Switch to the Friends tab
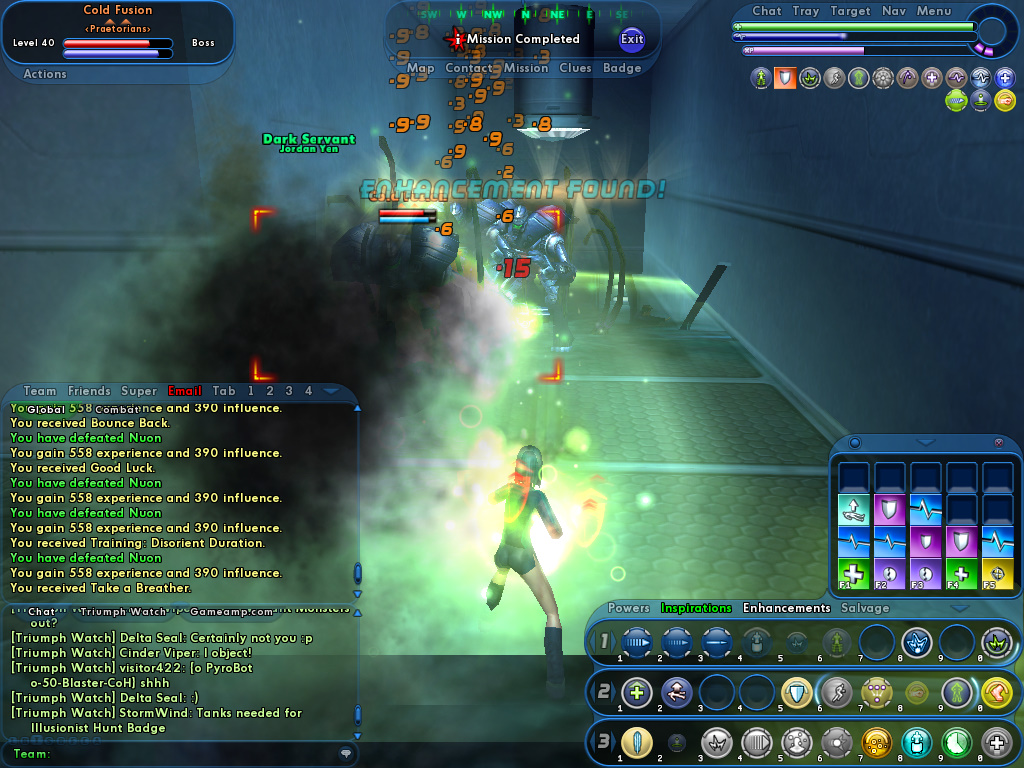This screenshot has width=1024, height=768. (89, 391)
